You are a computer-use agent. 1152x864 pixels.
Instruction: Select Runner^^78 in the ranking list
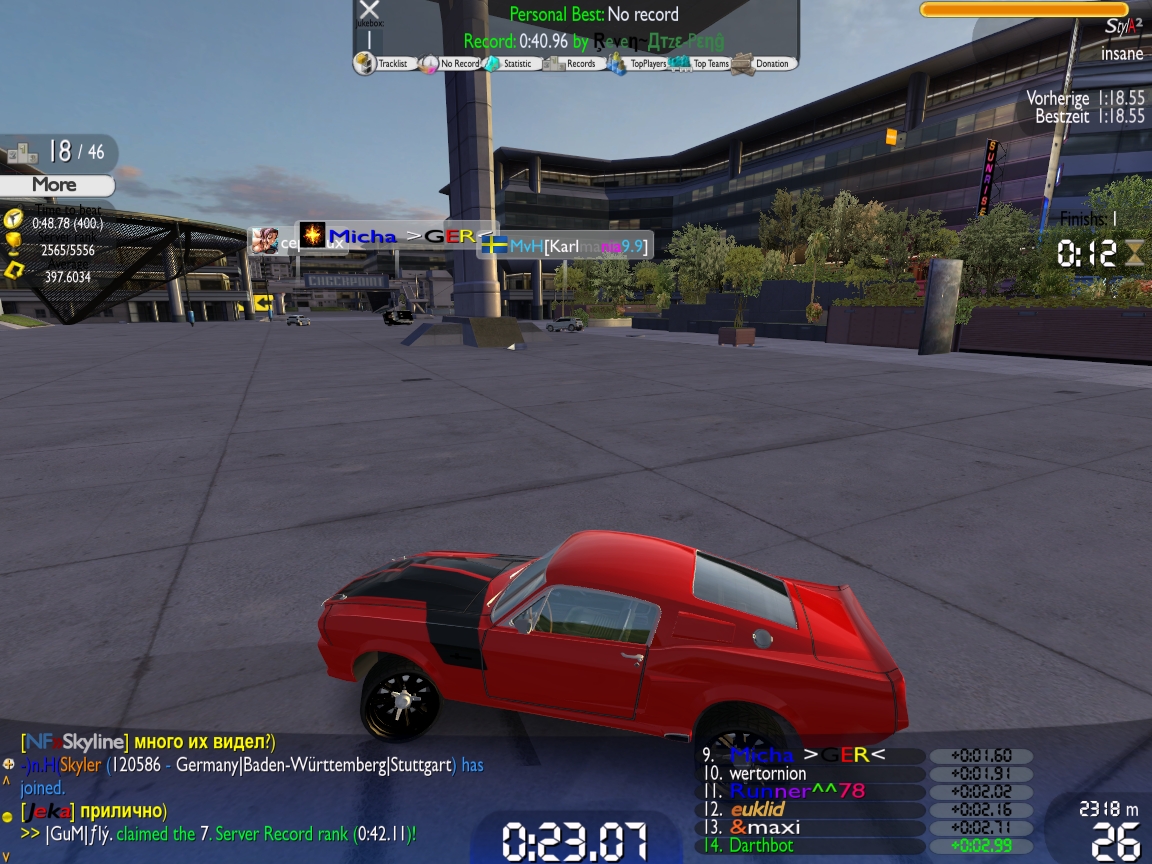[797, 791]
